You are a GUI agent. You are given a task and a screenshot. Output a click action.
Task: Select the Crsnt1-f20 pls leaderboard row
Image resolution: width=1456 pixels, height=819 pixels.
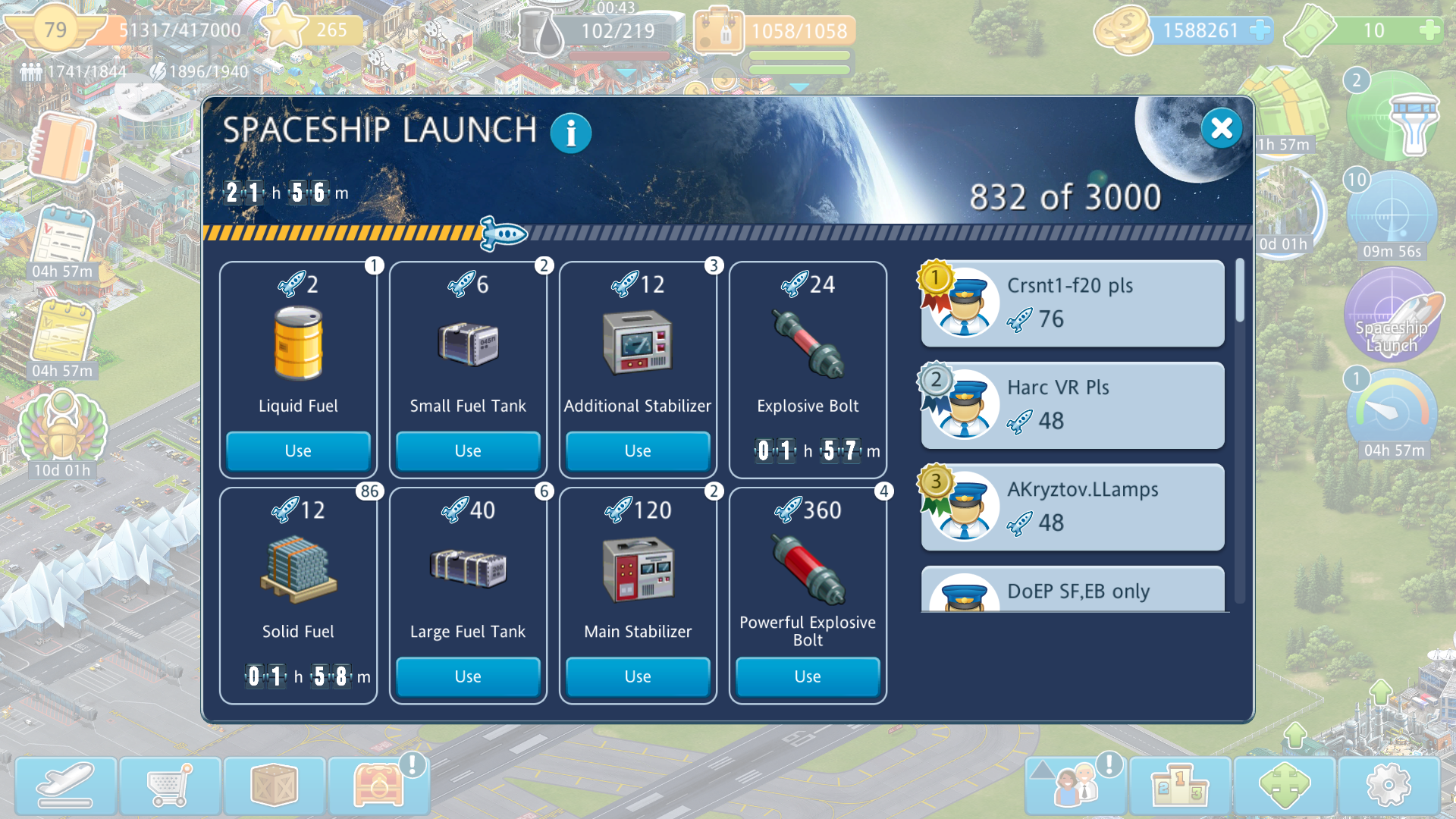tap(1072, 303)
